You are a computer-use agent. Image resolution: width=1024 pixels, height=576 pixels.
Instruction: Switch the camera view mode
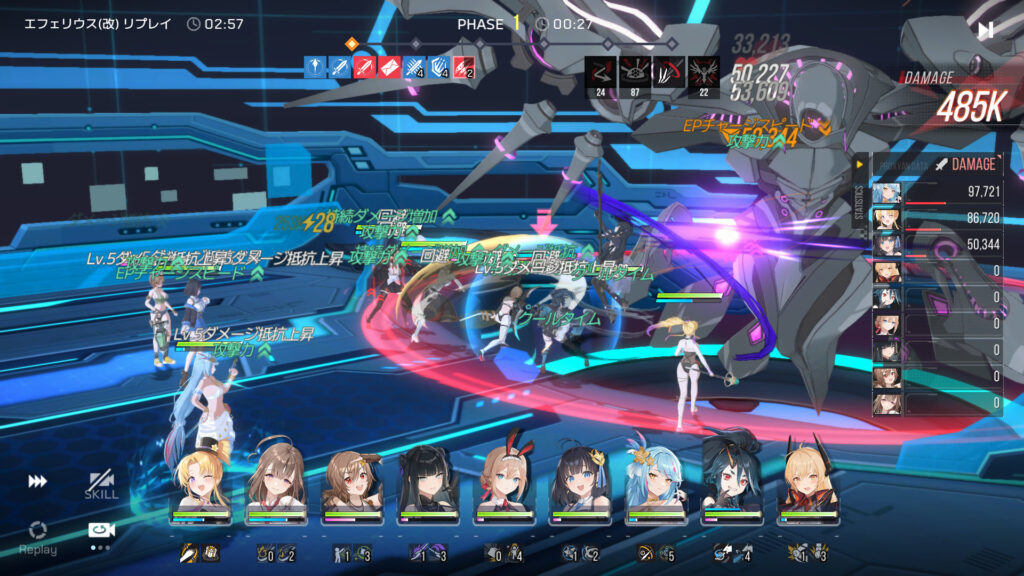pos(101,531)
